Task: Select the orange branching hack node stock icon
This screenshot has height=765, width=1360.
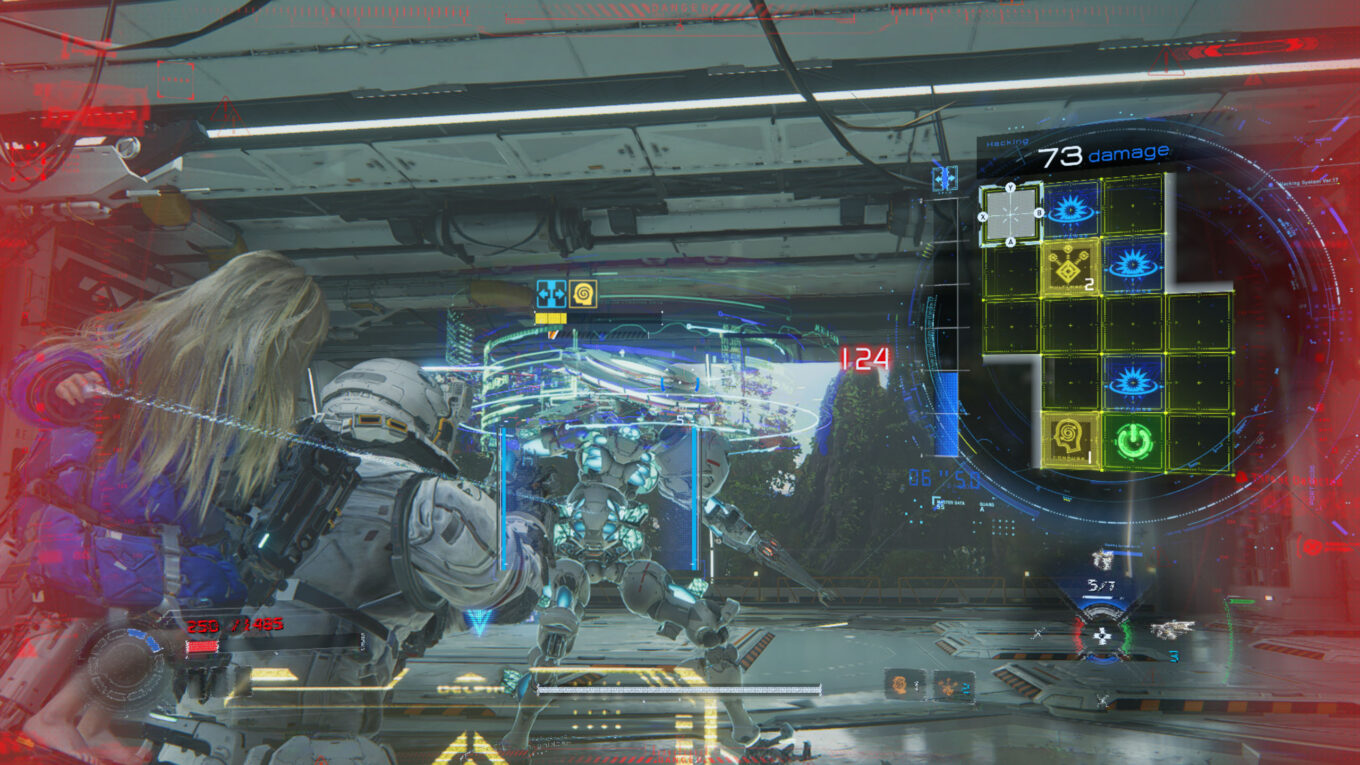Action: [x=947, y=685]
